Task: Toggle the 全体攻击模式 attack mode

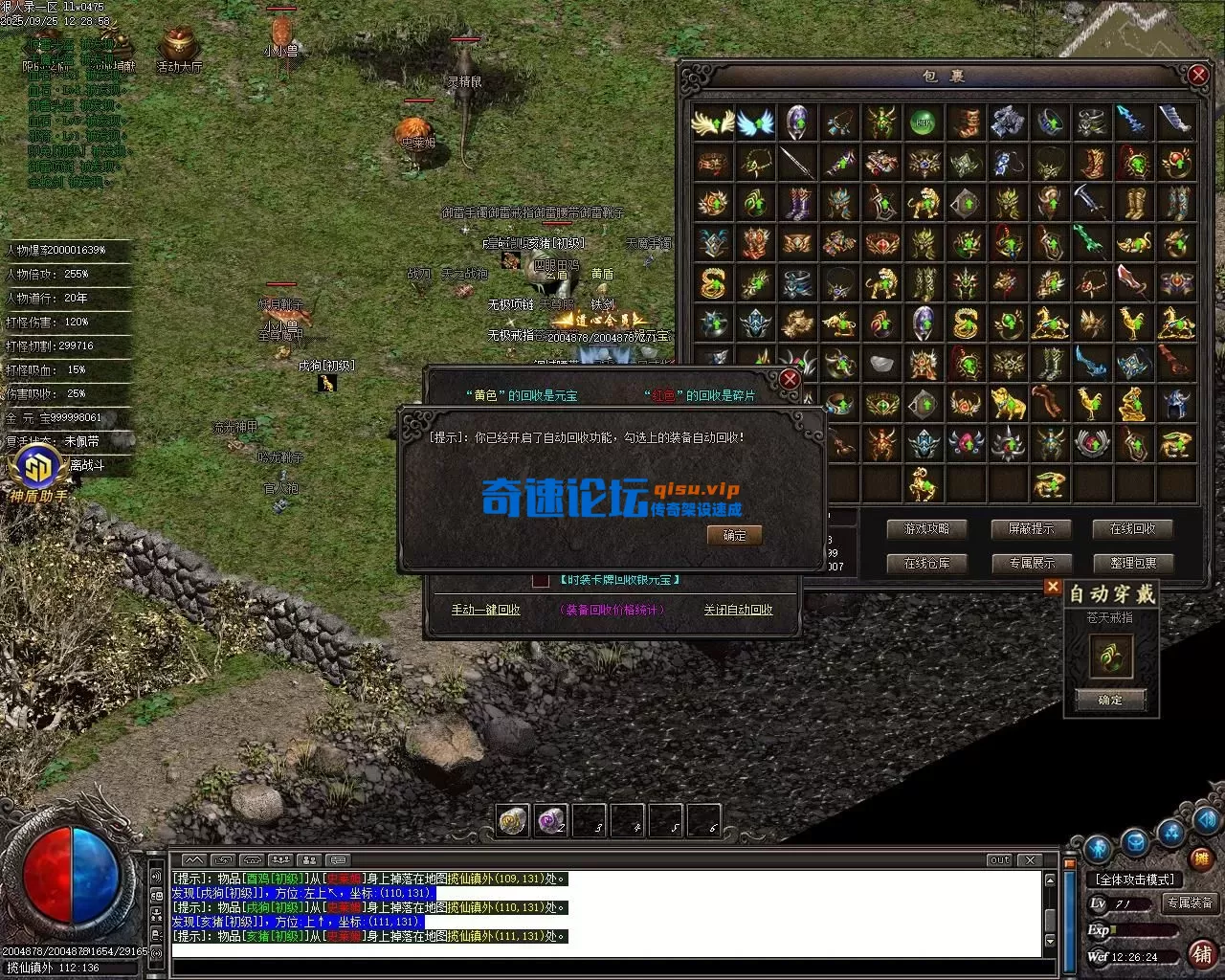Action: [x=1134, y=879]
